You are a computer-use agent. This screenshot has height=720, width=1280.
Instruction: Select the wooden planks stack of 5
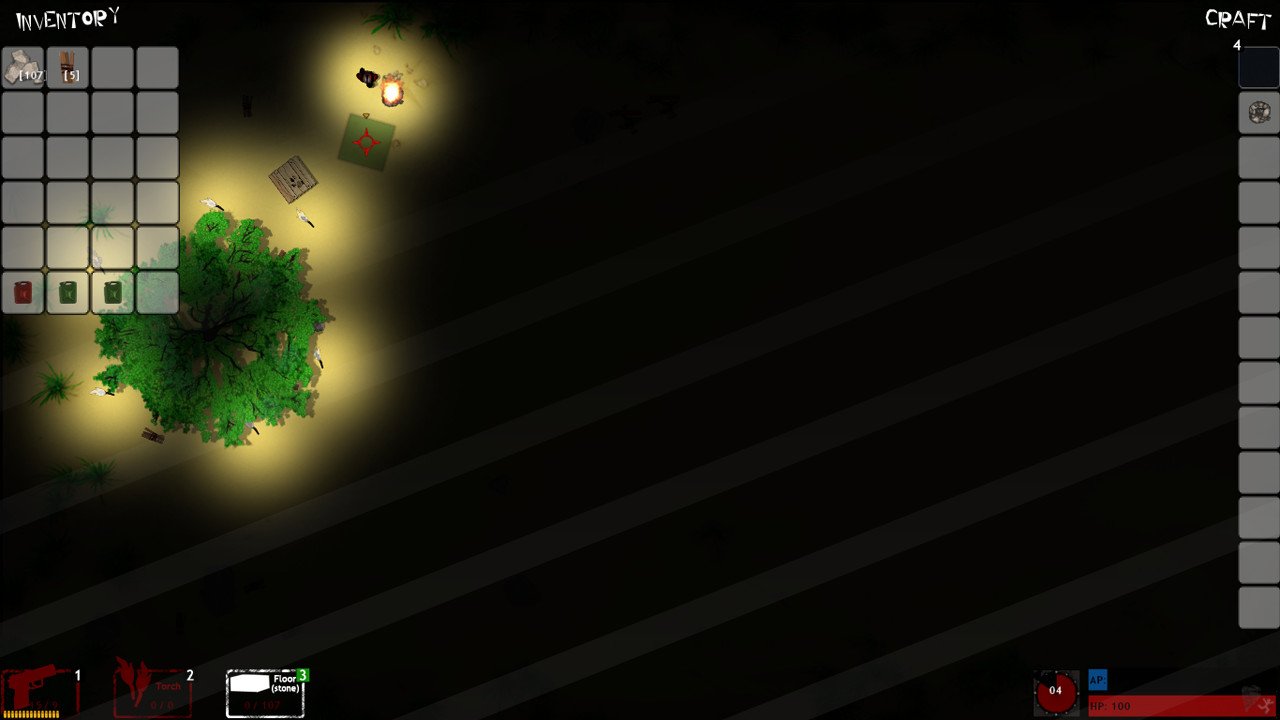[67, 67]
